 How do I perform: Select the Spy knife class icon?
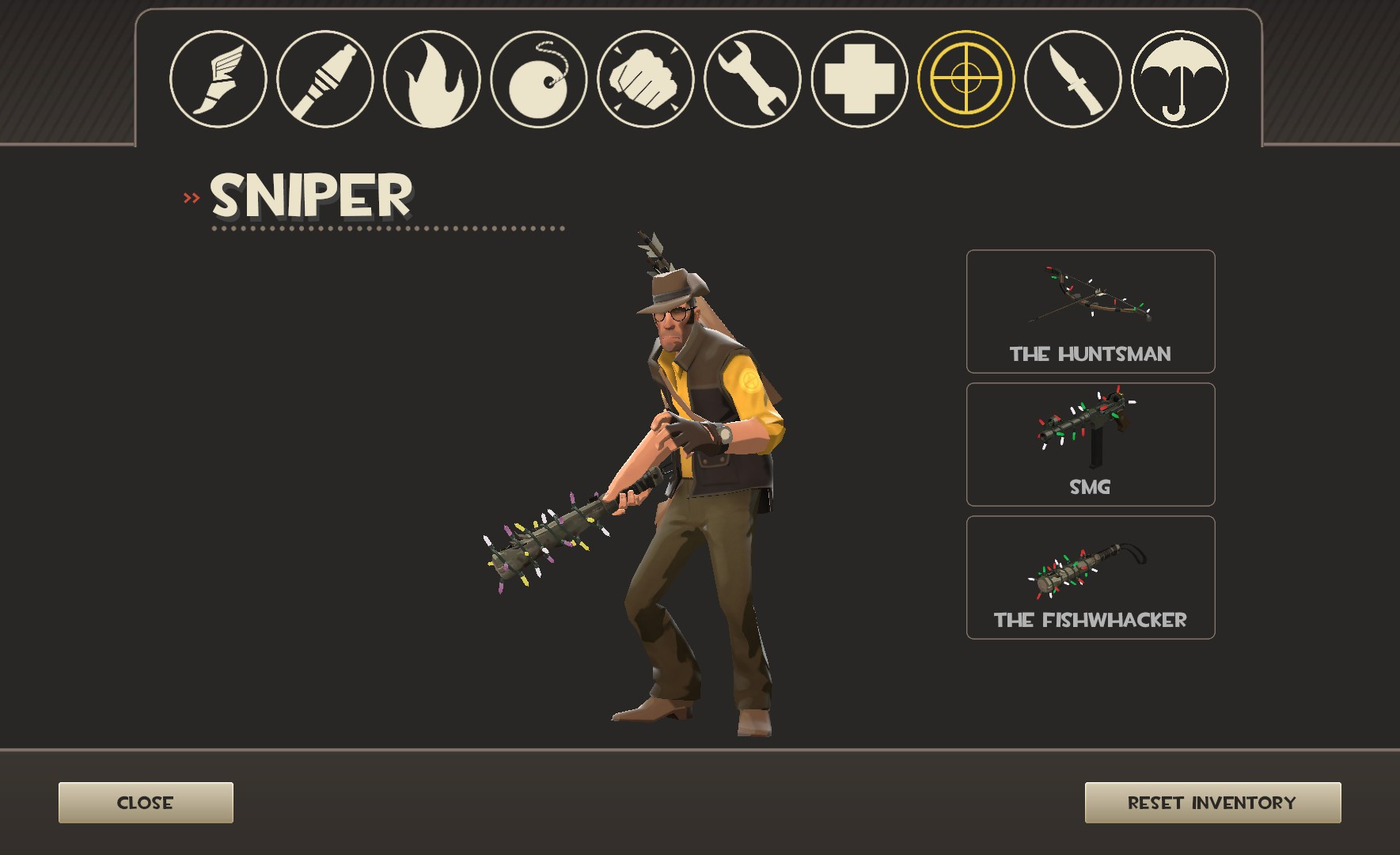[x=1075, y=79]
